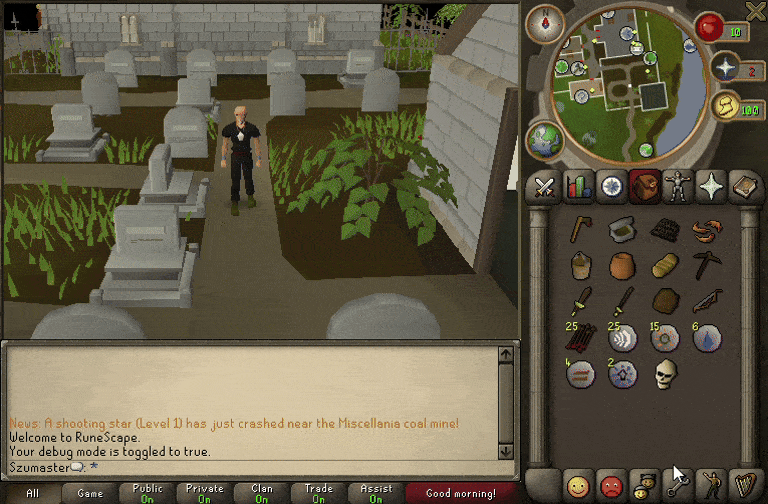
Task: Open the Combat Styles tab
Action: coord(544,187)
